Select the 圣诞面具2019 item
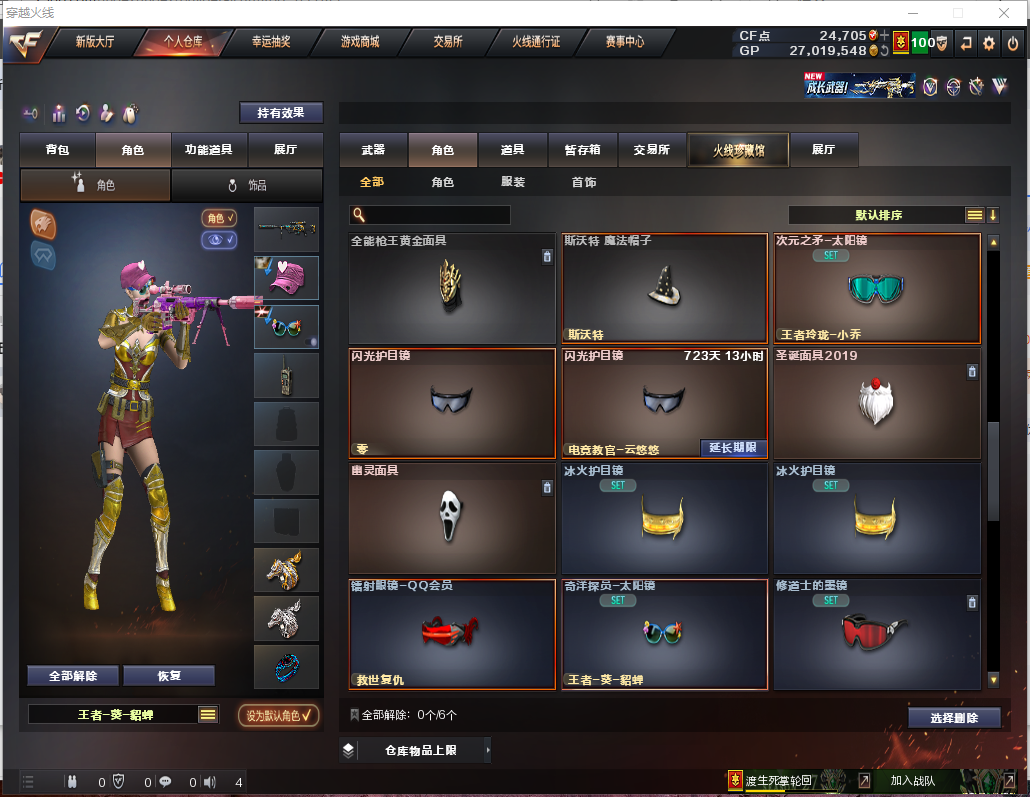This screenshot has height=797, width=1030. coord(875,403)
